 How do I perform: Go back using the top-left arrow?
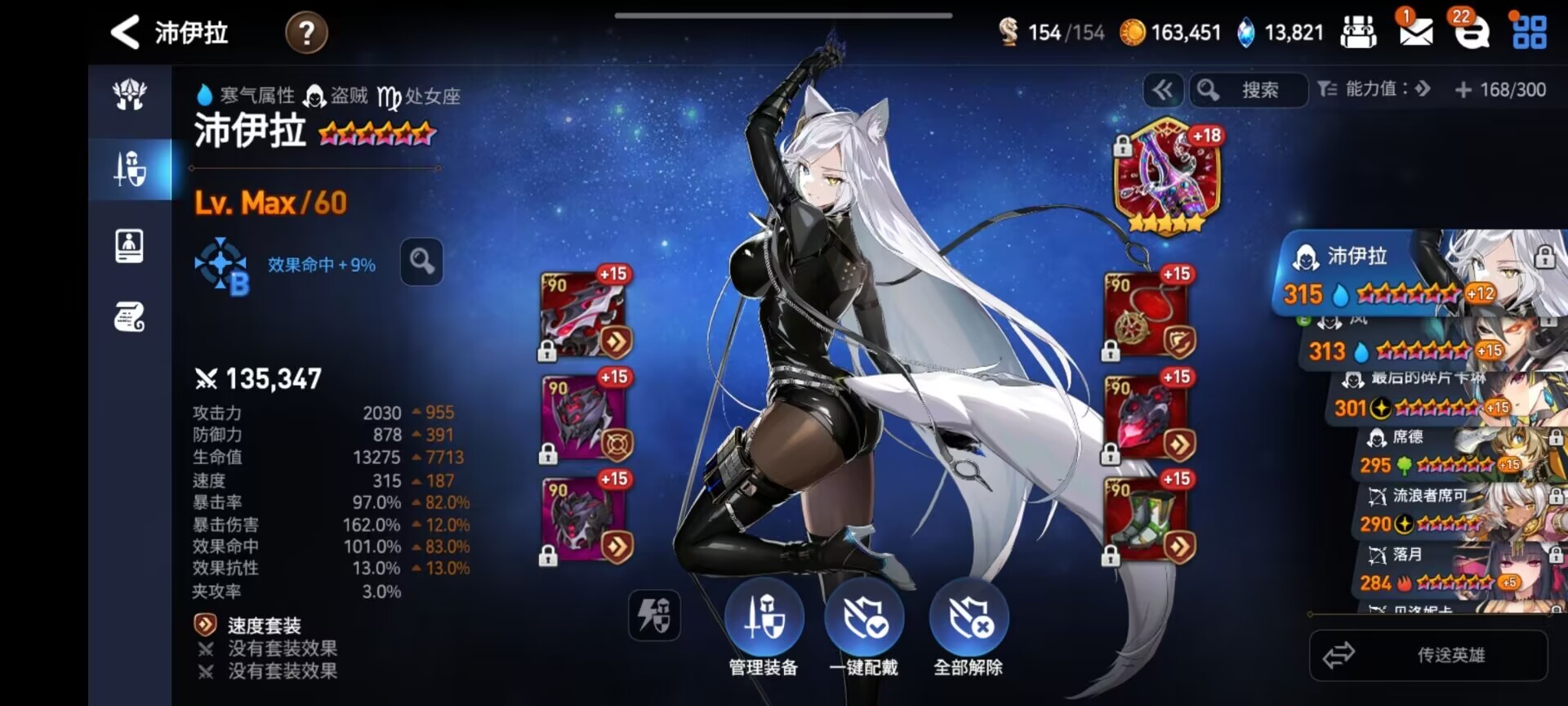point(126,33)
